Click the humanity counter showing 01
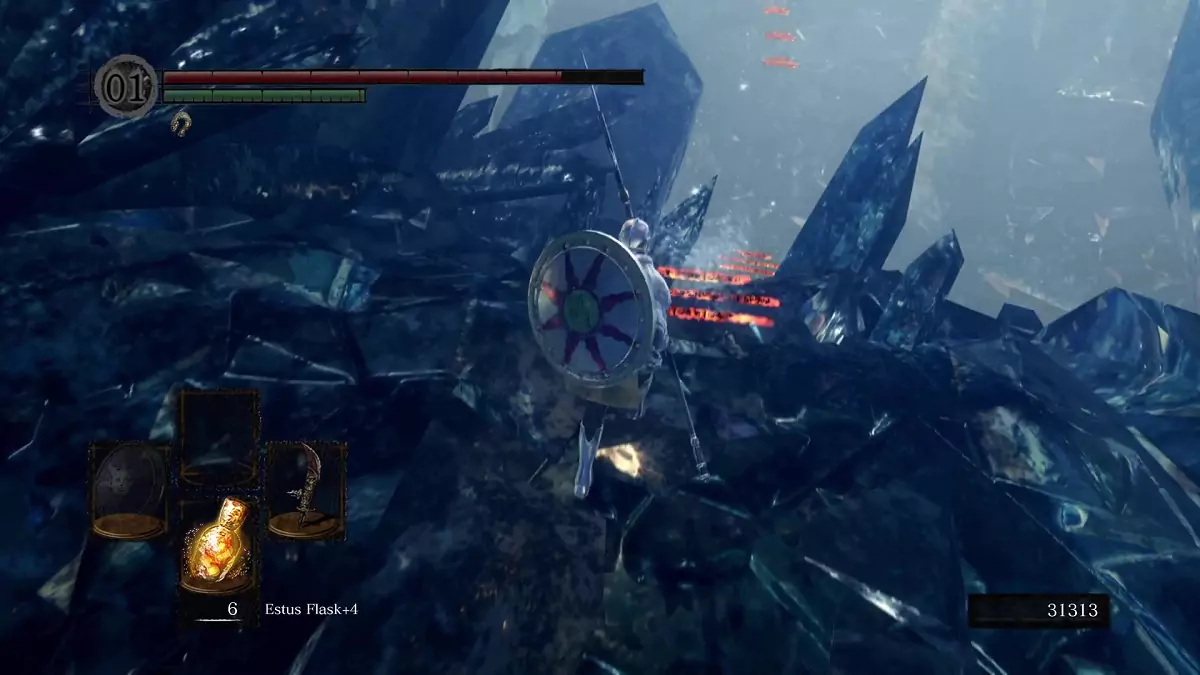The image size is (1200, 675). tap(127, 87)
